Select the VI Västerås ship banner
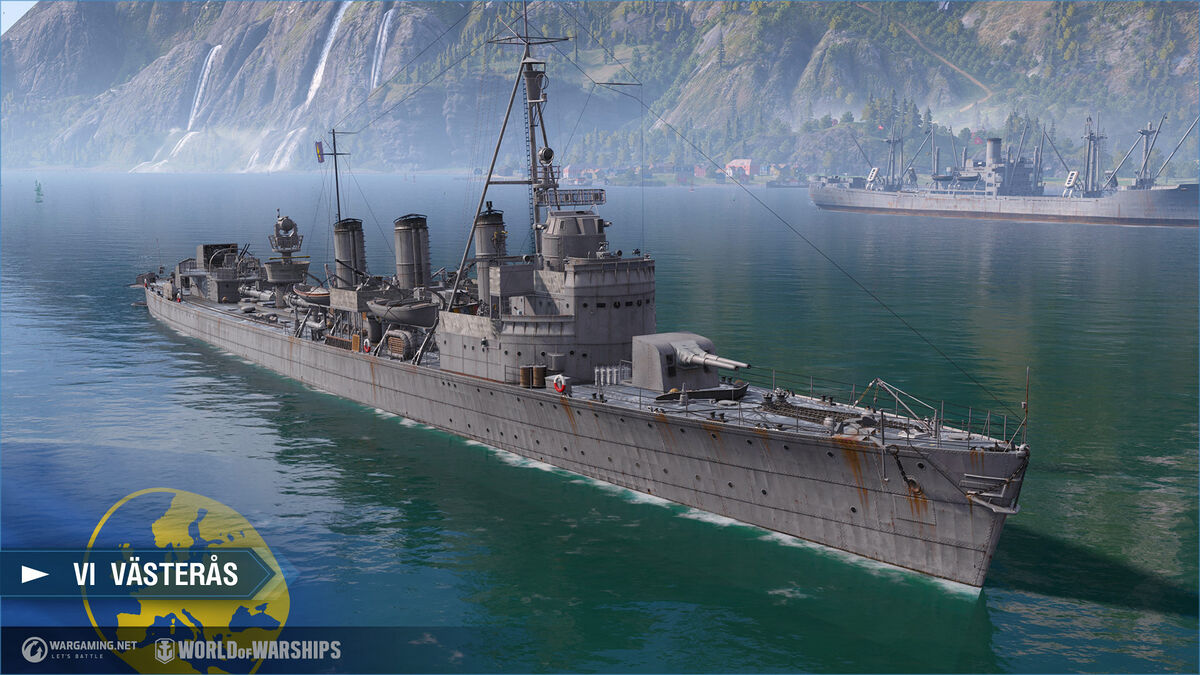 coord(140,574)
